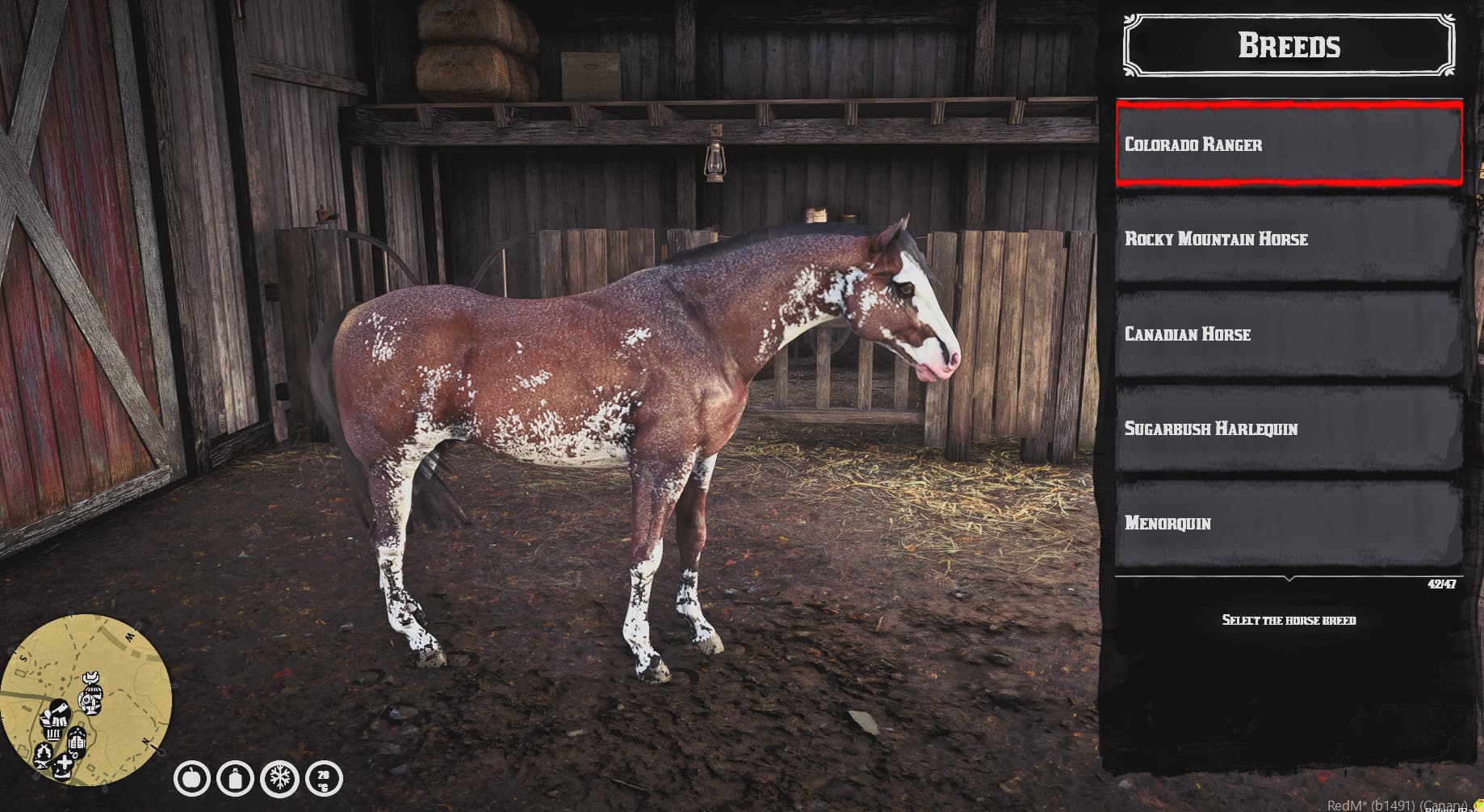This screenshot has height=812, width=1484.
Task: Pick the Canadian Horse breed entry
Action: (x=1289, y=334)
